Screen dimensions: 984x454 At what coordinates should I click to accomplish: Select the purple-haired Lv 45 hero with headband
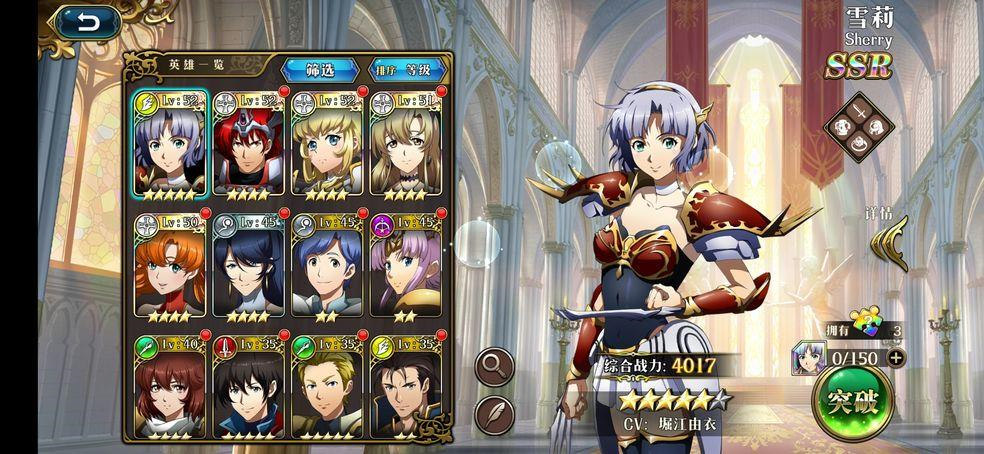click(405, 265)
